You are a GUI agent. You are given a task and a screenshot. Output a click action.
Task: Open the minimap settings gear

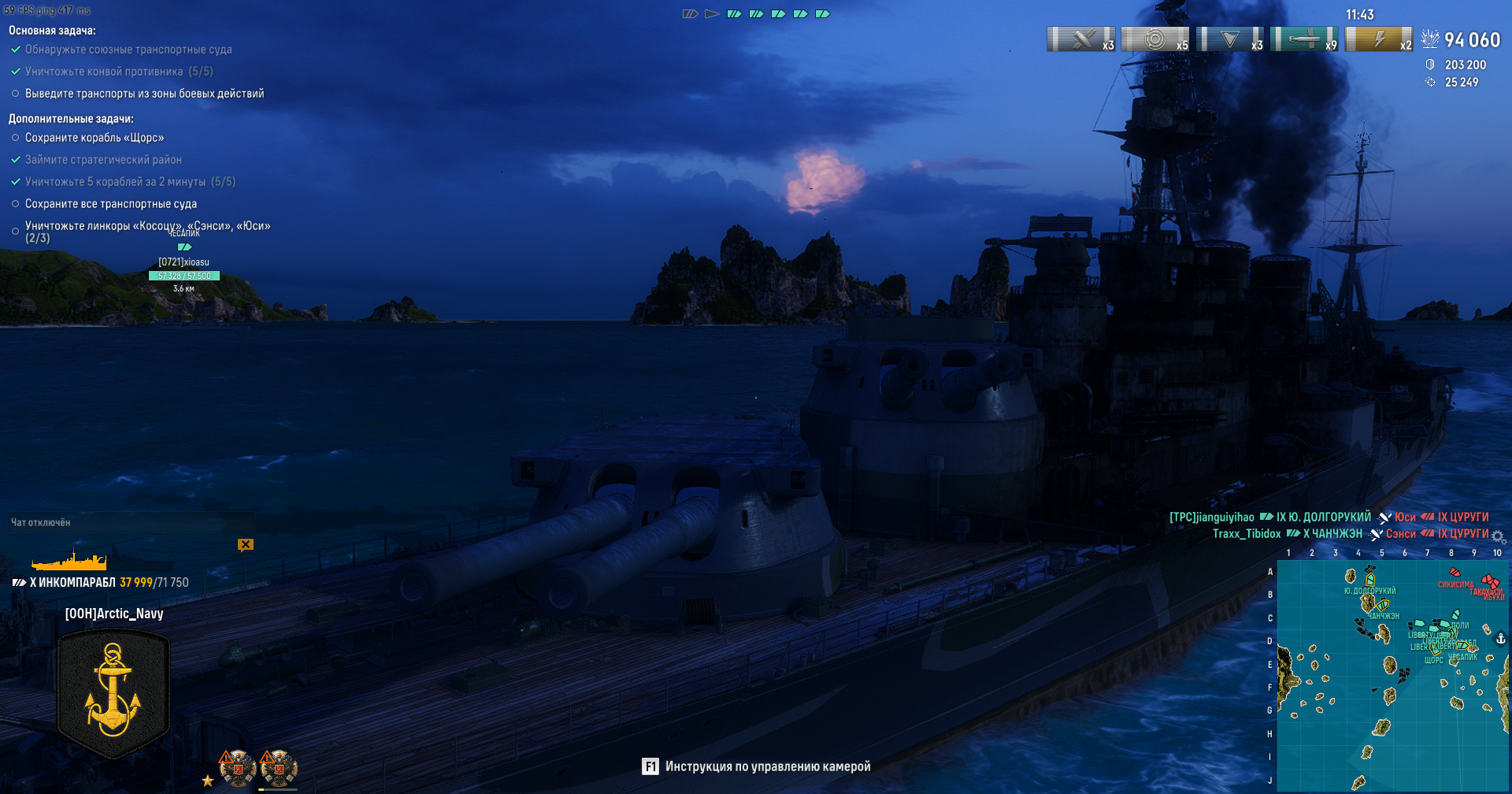[1498, 537]
